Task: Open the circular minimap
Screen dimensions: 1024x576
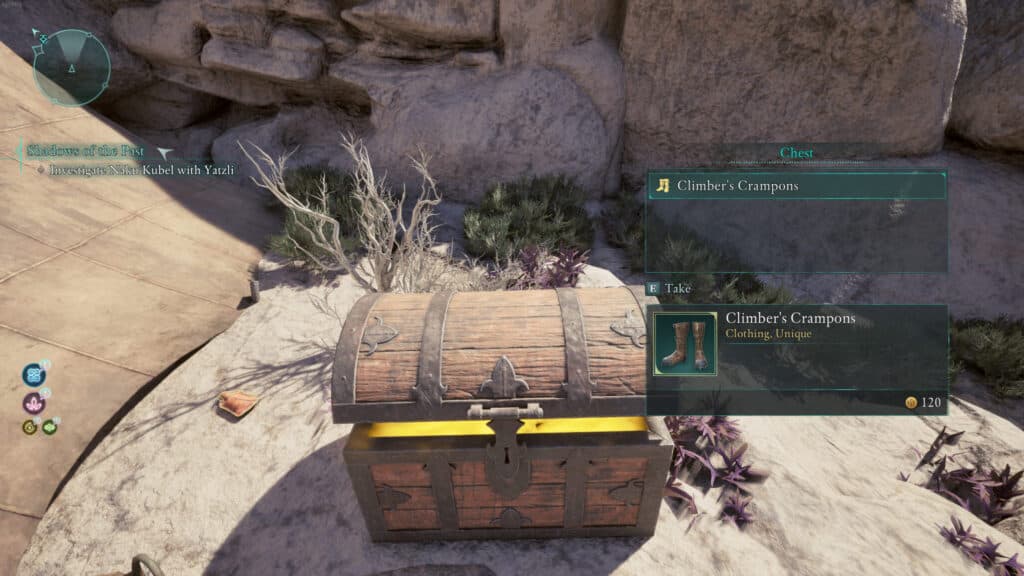Action: (x=72, y=67)
